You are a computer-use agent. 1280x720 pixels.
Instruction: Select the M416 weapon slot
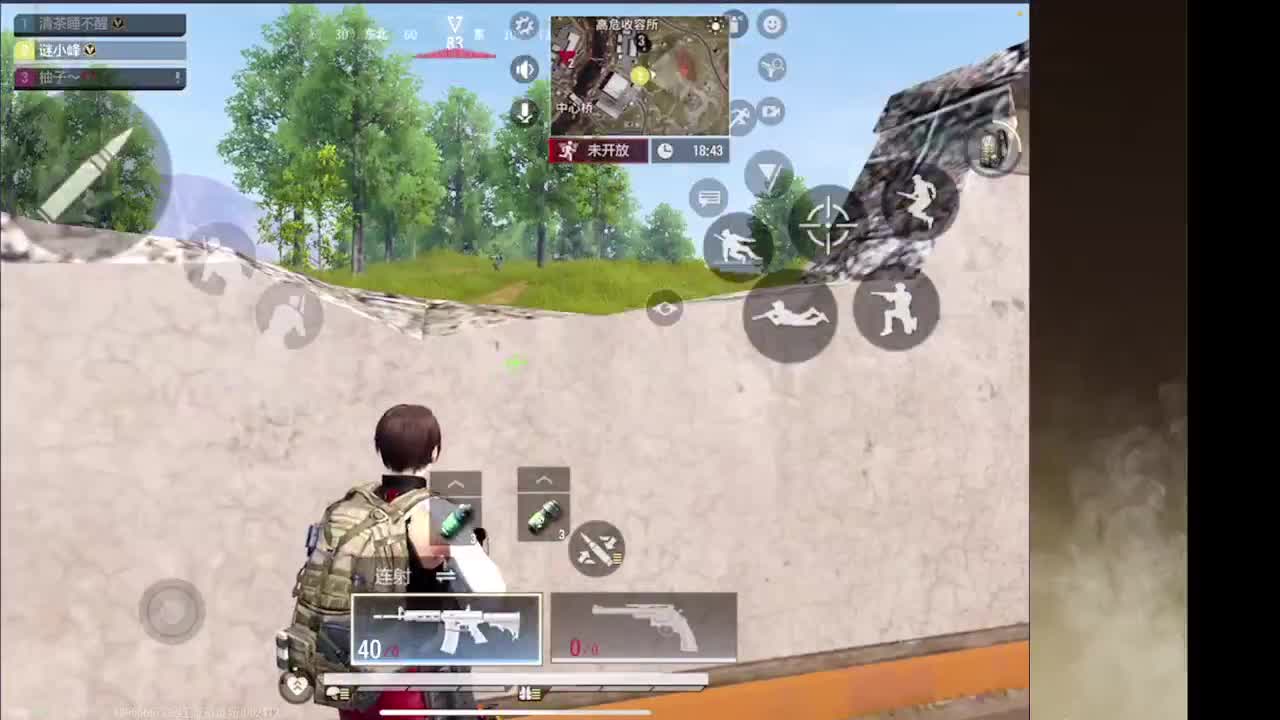pos(445,630)
